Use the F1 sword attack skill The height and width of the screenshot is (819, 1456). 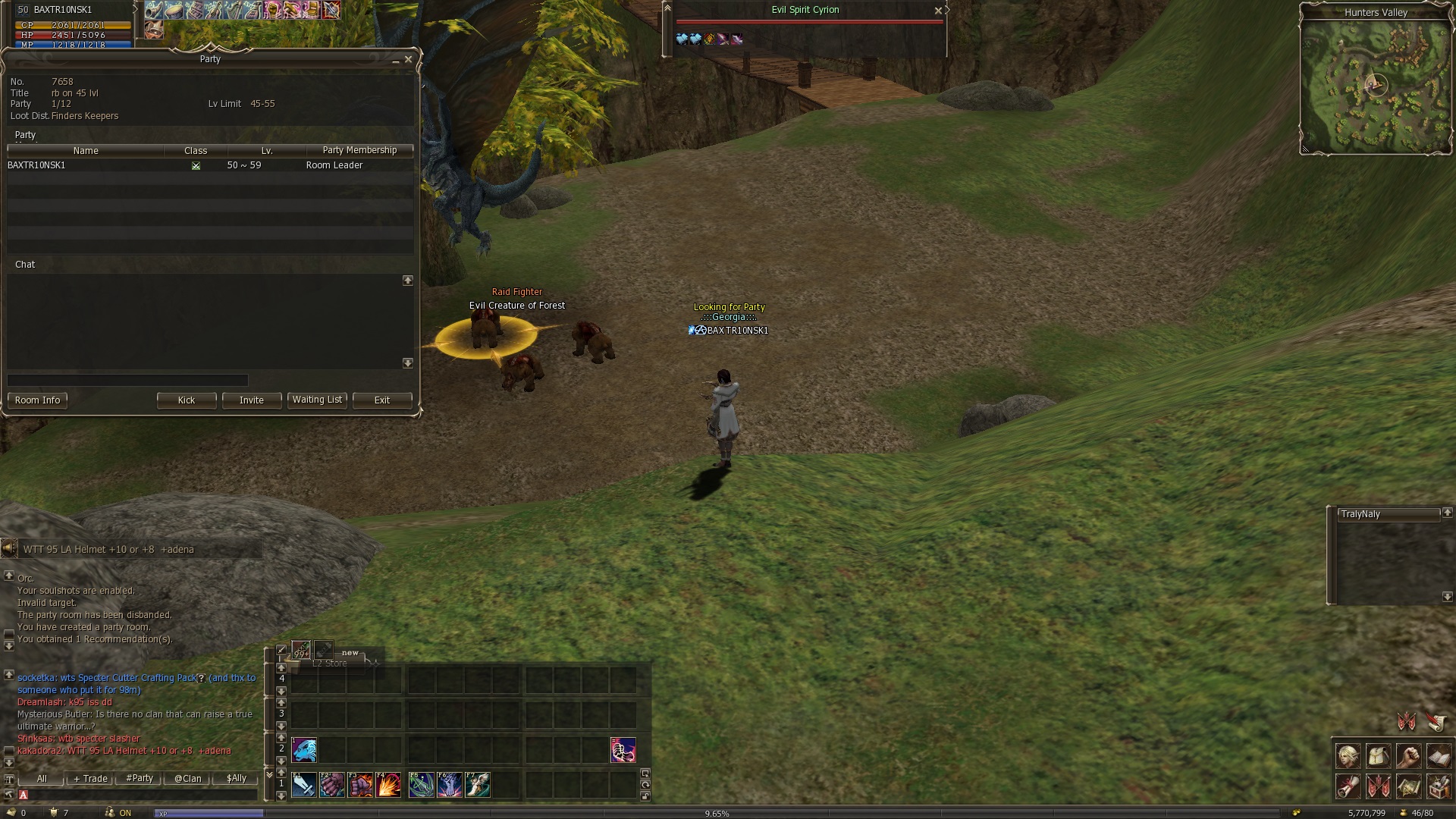303,785
